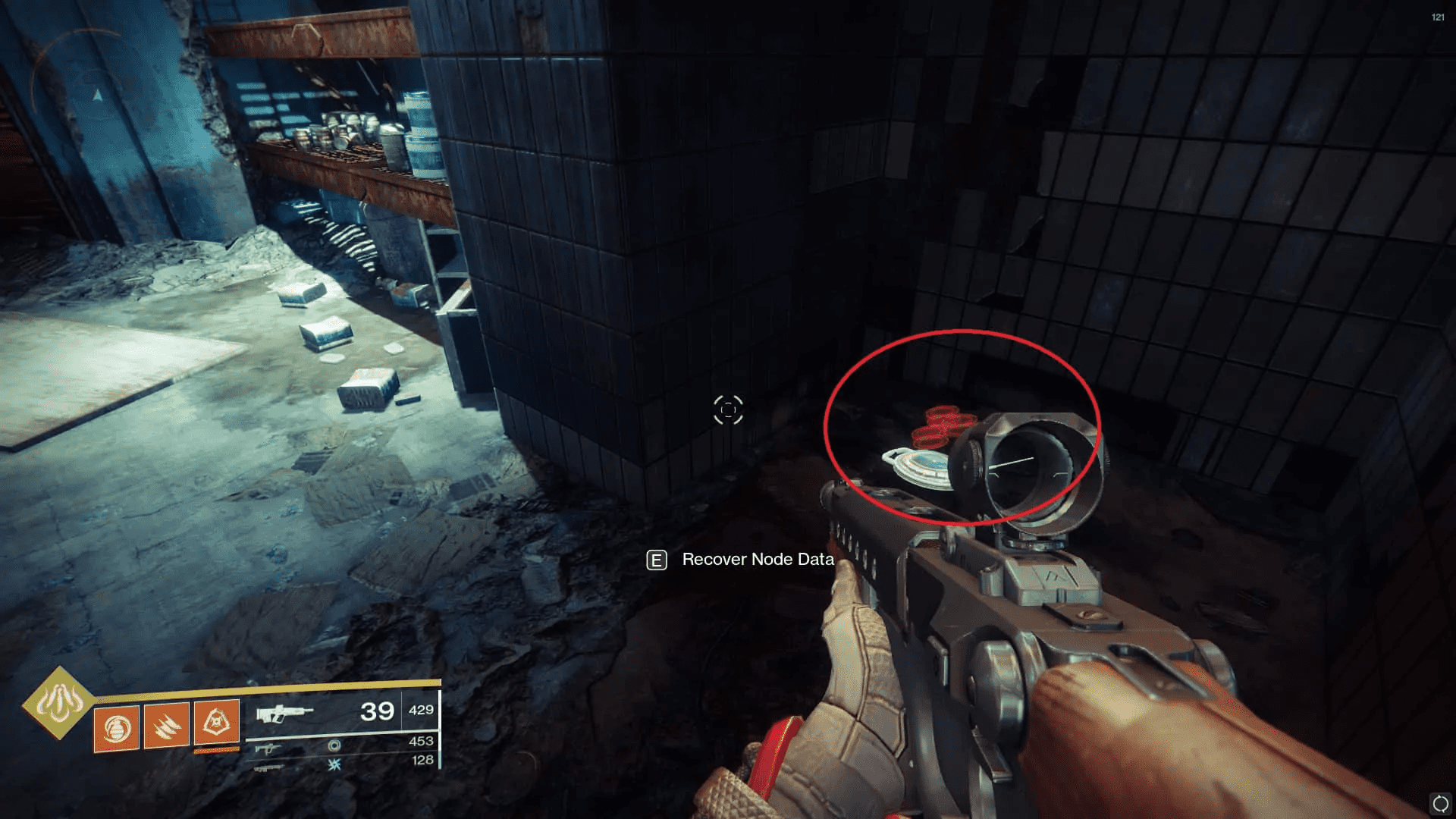The height and width of the screenshot is (819, 1456).
Task: Click the class ability emblem icon
Action: click(217, 724)
